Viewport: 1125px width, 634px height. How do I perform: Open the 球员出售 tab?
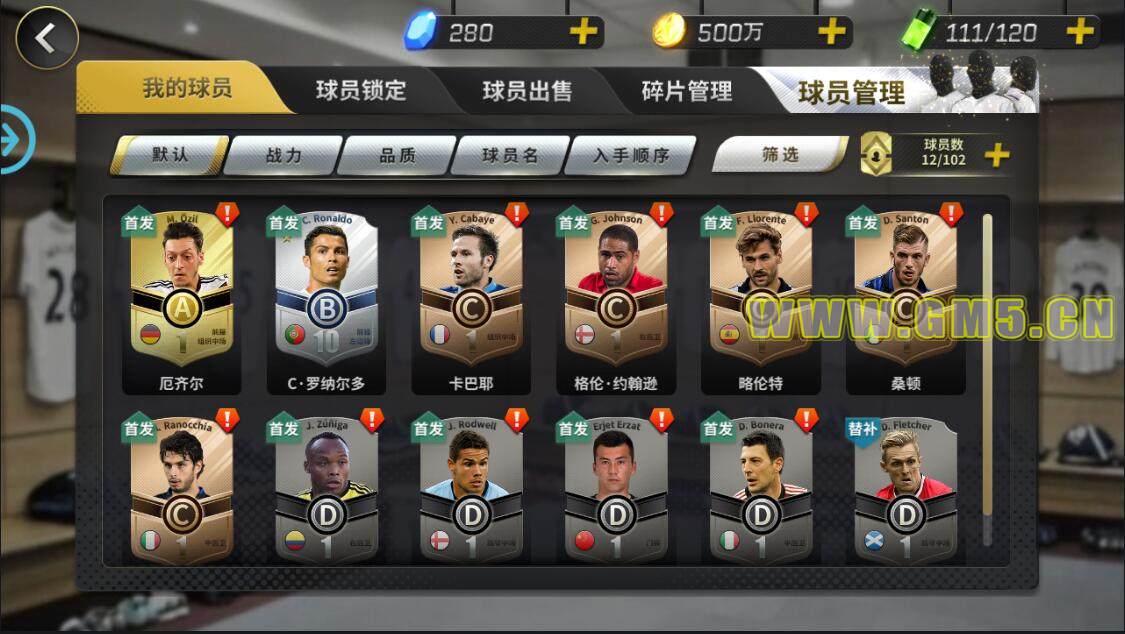pos(527,91)
